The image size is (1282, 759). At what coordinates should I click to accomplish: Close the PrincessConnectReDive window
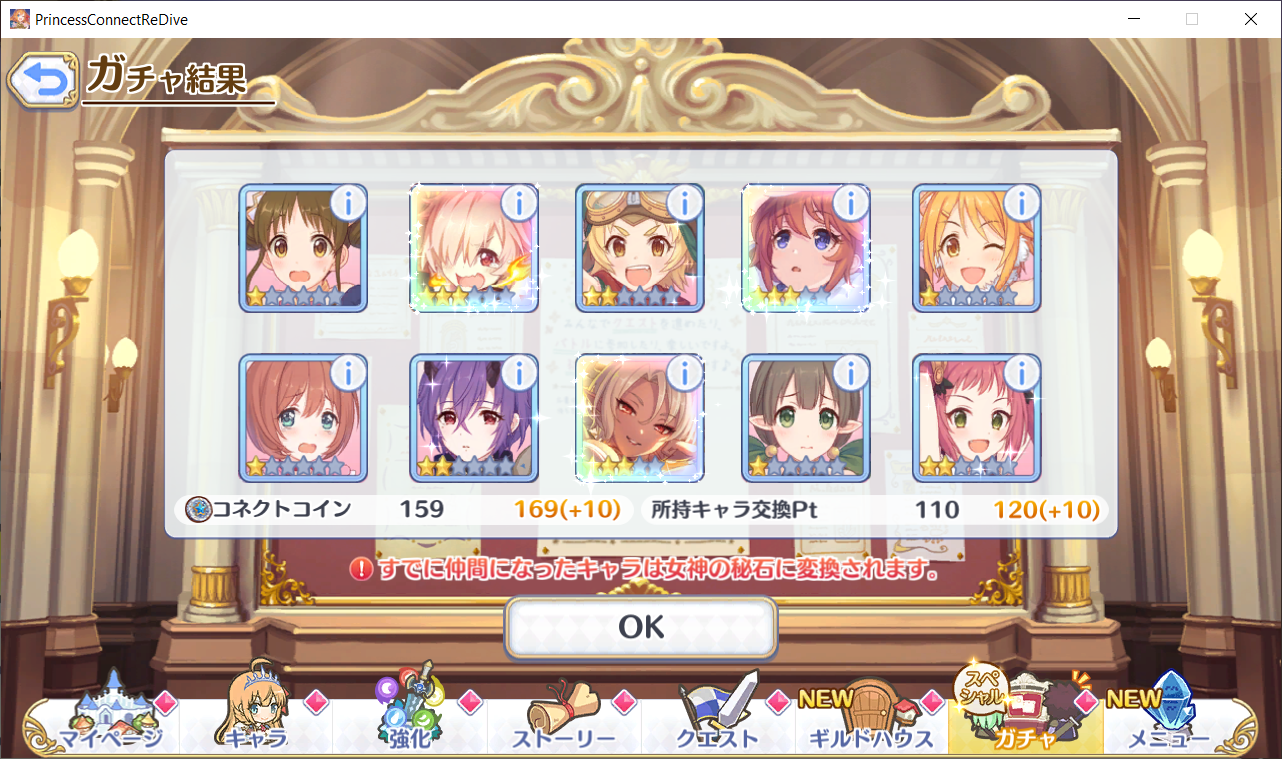[1250, 19]
